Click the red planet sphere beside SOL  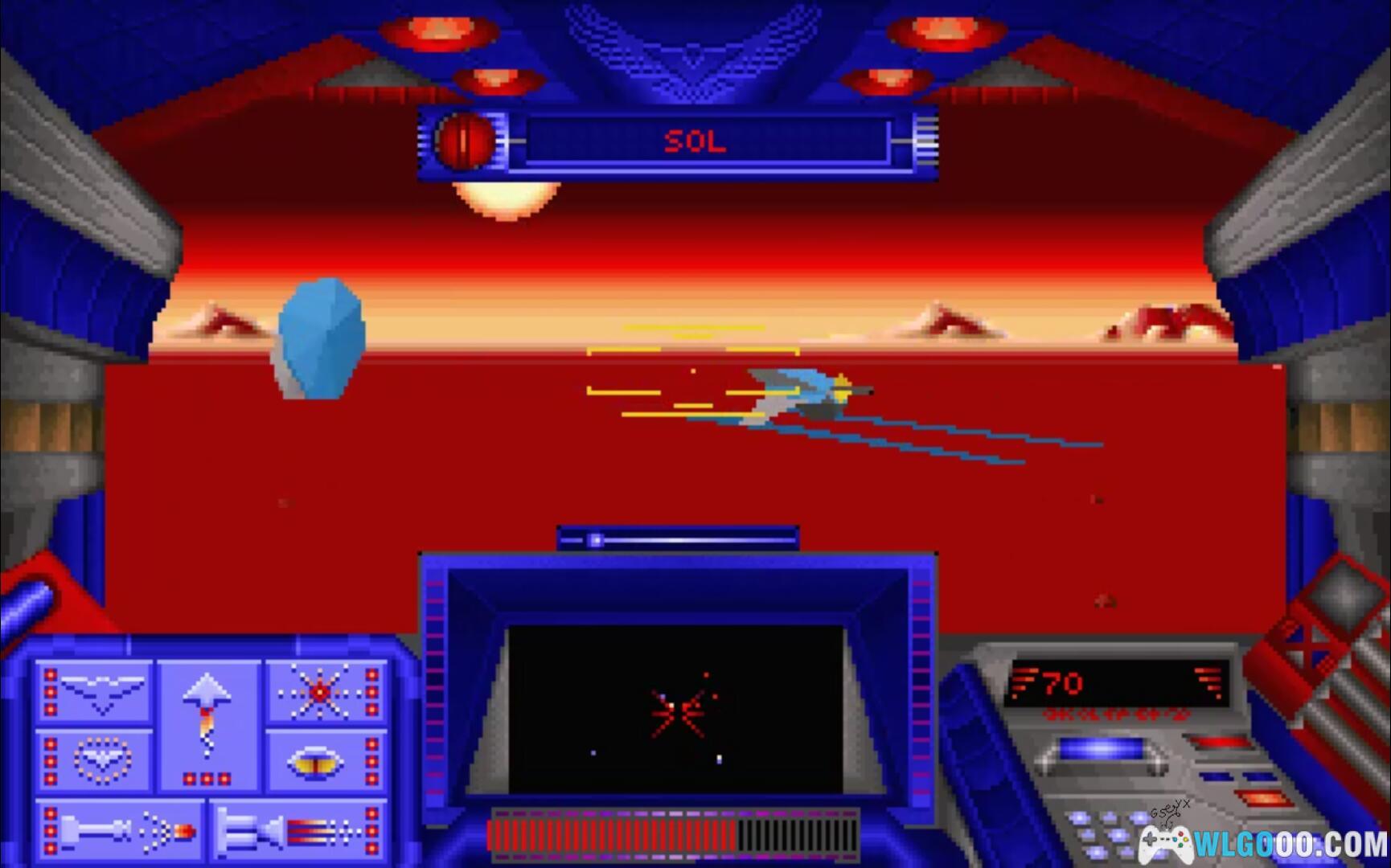[465, 143]
